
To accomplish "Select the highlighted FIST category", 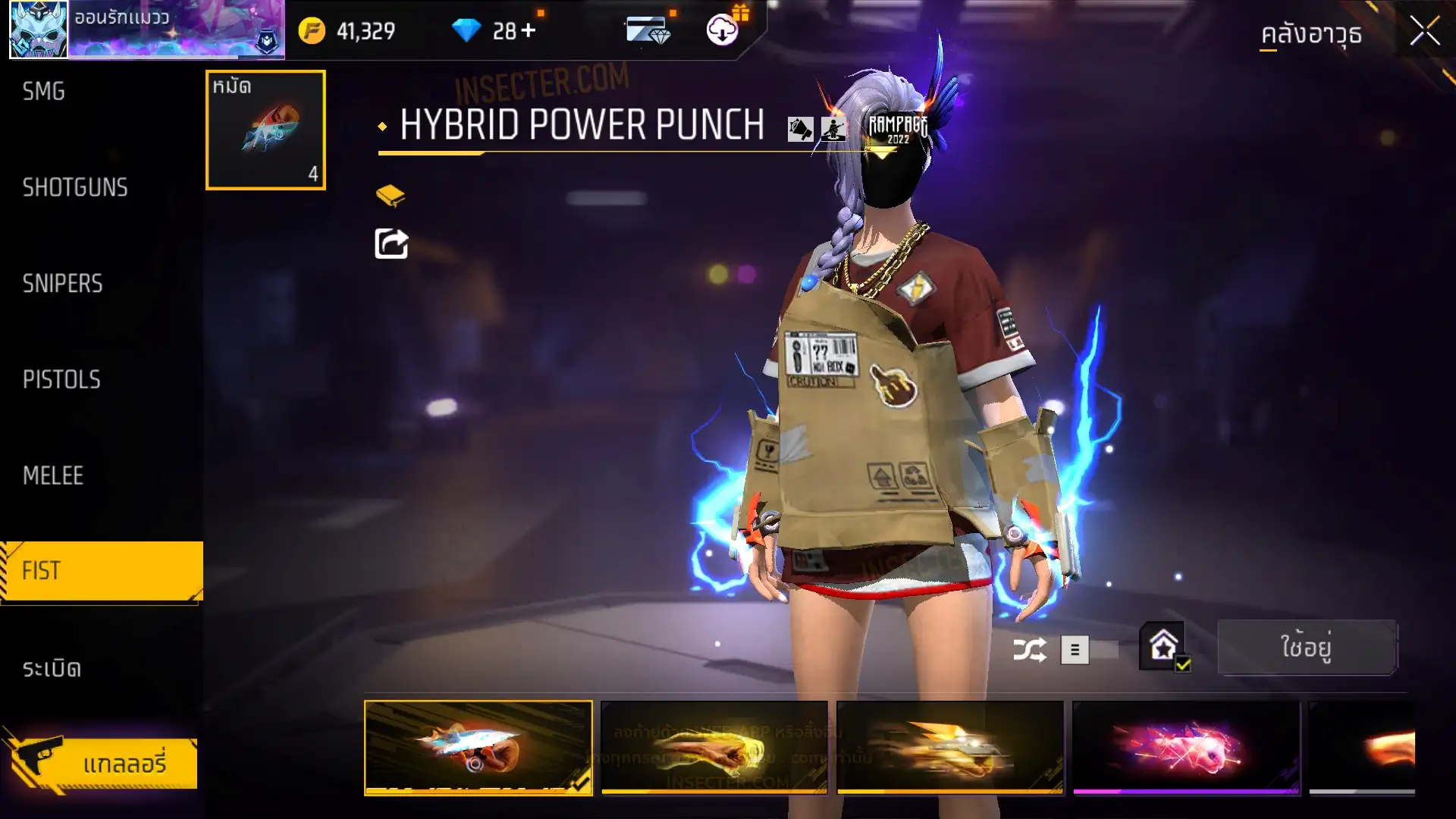I will (x=102, y=571).
